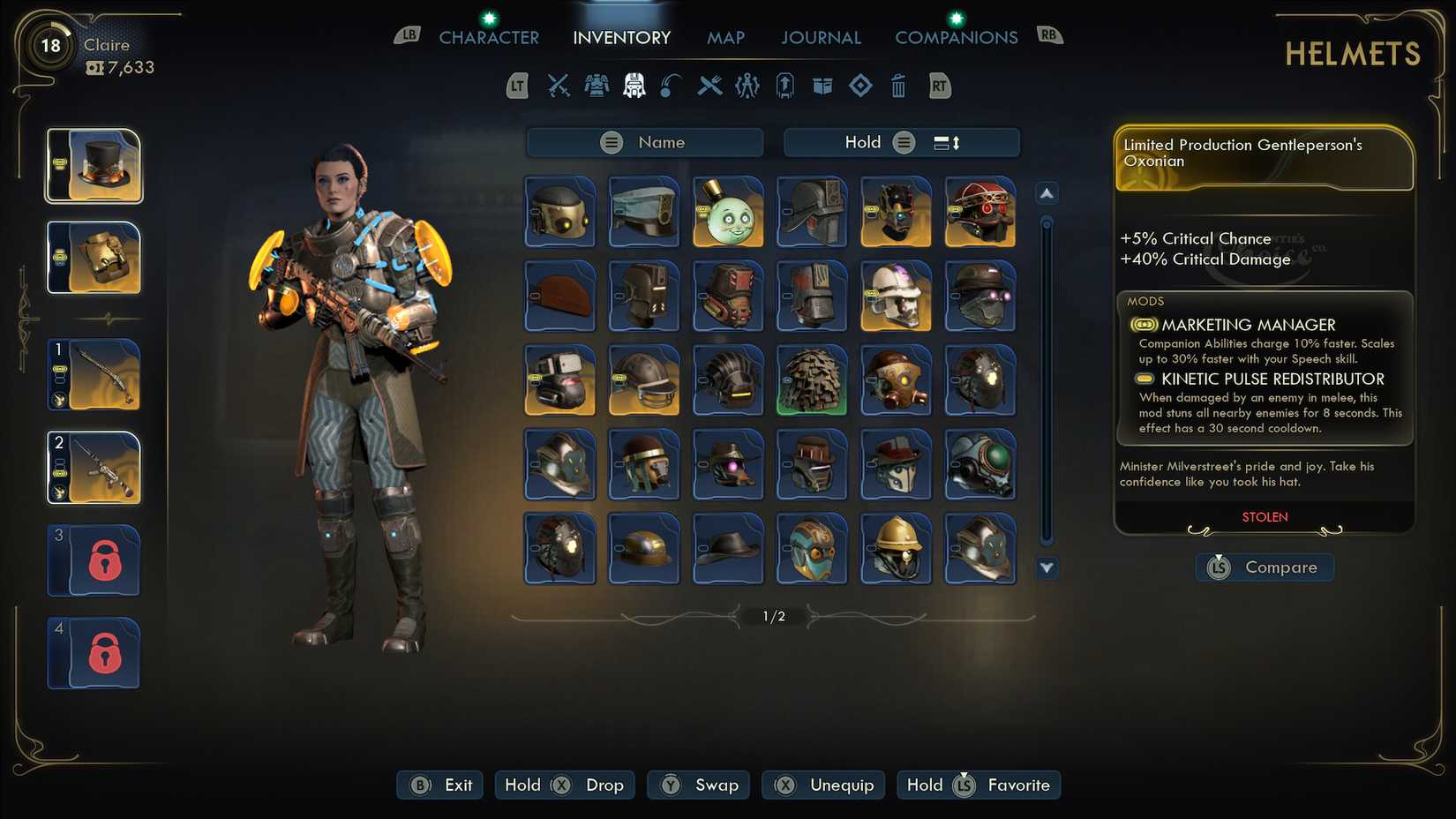
Task: Select the crate-shaped Miscellaneous filter icon
Action: 822,86
